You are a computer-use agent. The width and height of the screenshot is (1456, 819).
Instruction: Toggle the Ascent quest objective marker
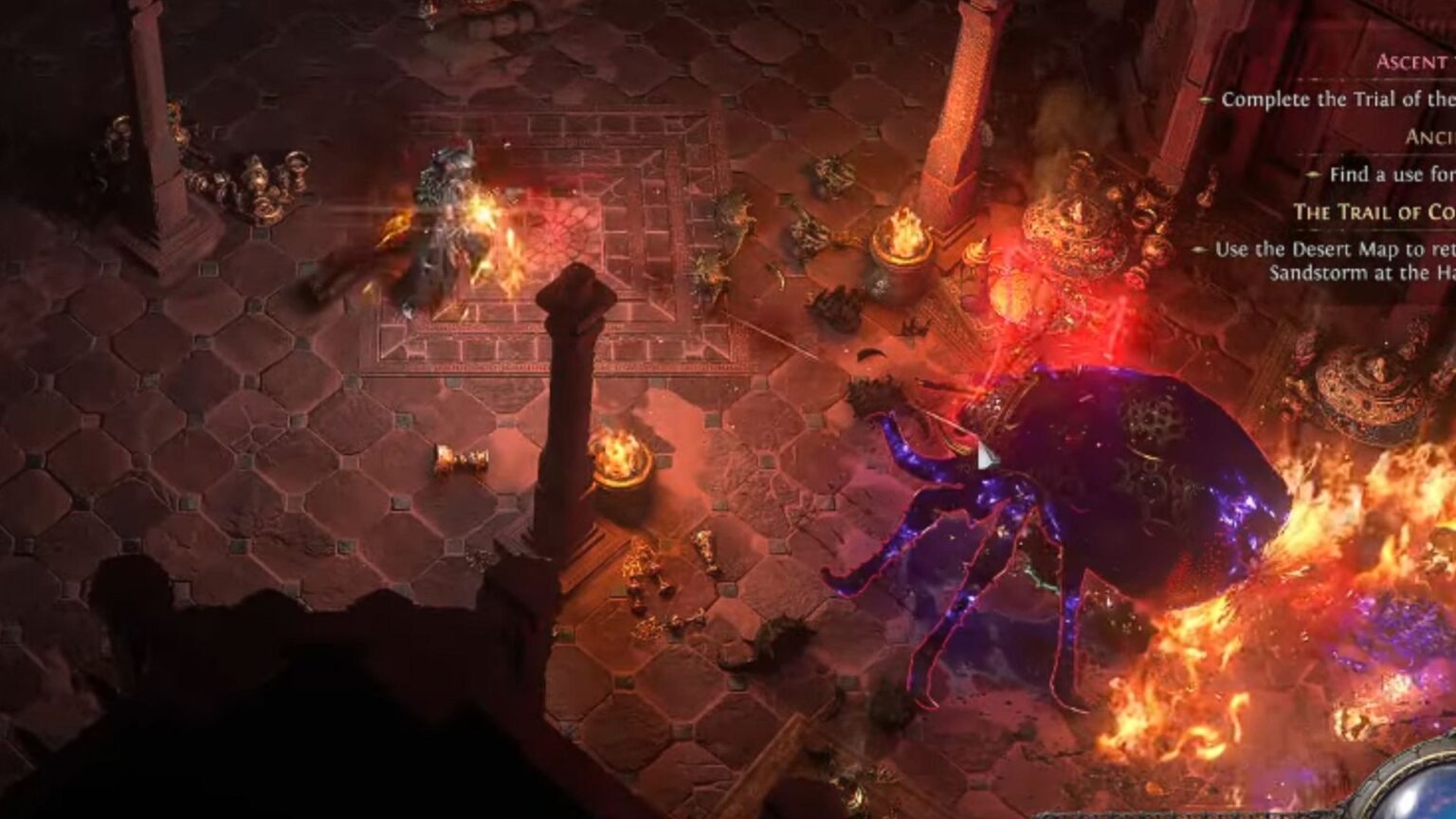tap(1206, 98)
